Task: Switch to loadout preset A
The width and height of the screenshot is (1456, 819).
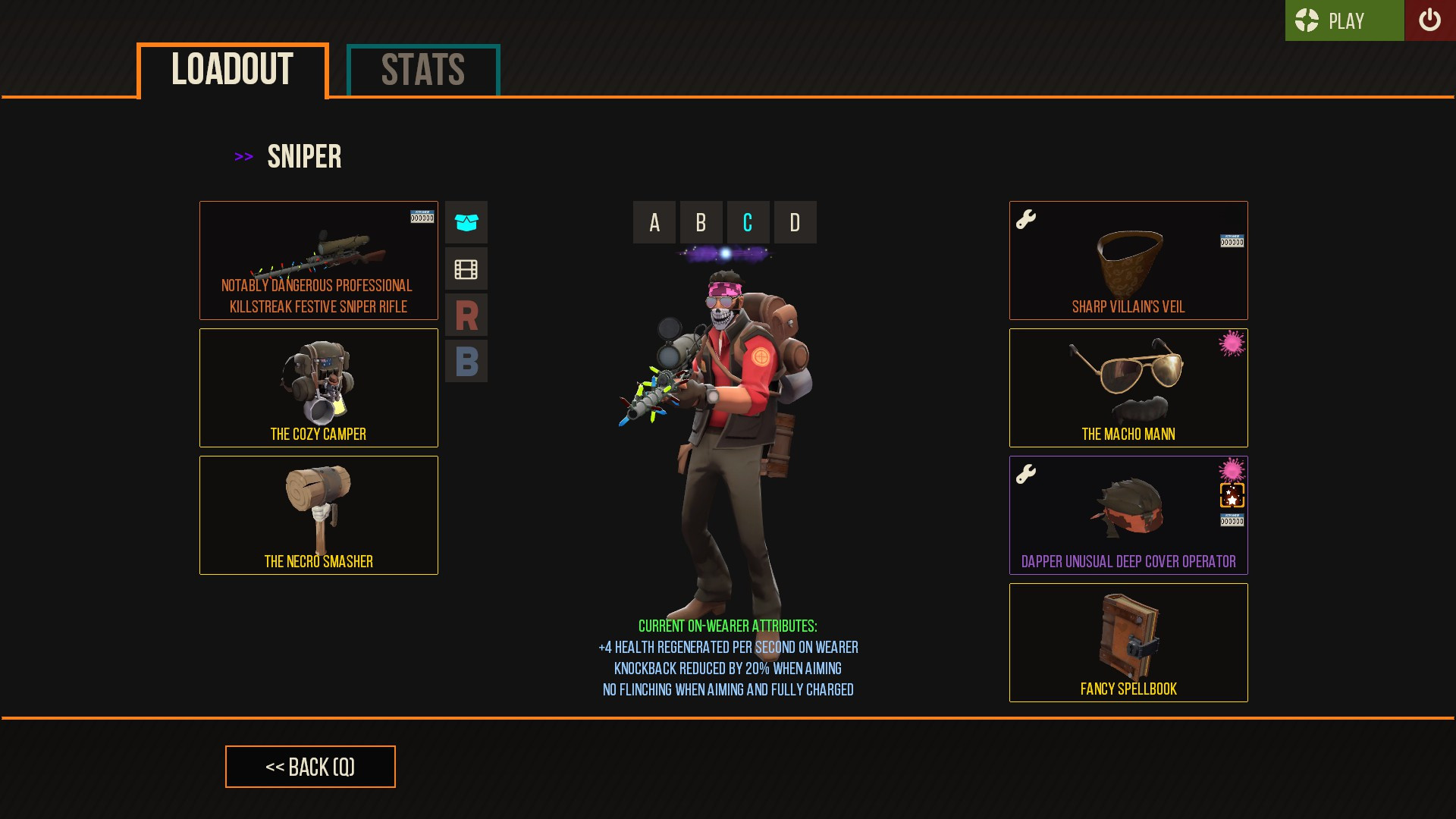Action: point(653,222)
